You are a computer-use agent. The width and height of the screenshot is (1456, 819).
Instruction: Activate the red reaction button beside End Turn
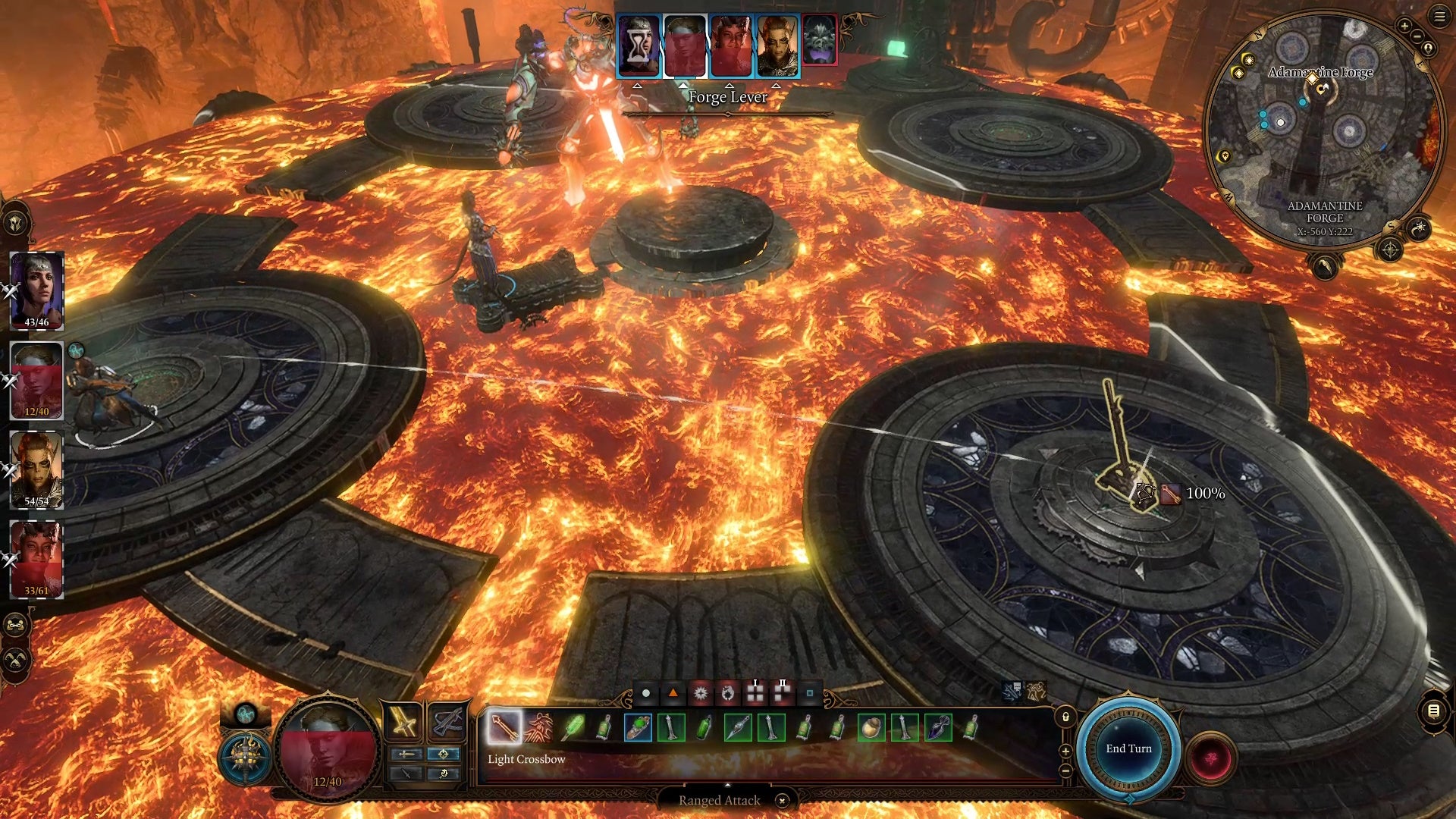pos(1210,758)
